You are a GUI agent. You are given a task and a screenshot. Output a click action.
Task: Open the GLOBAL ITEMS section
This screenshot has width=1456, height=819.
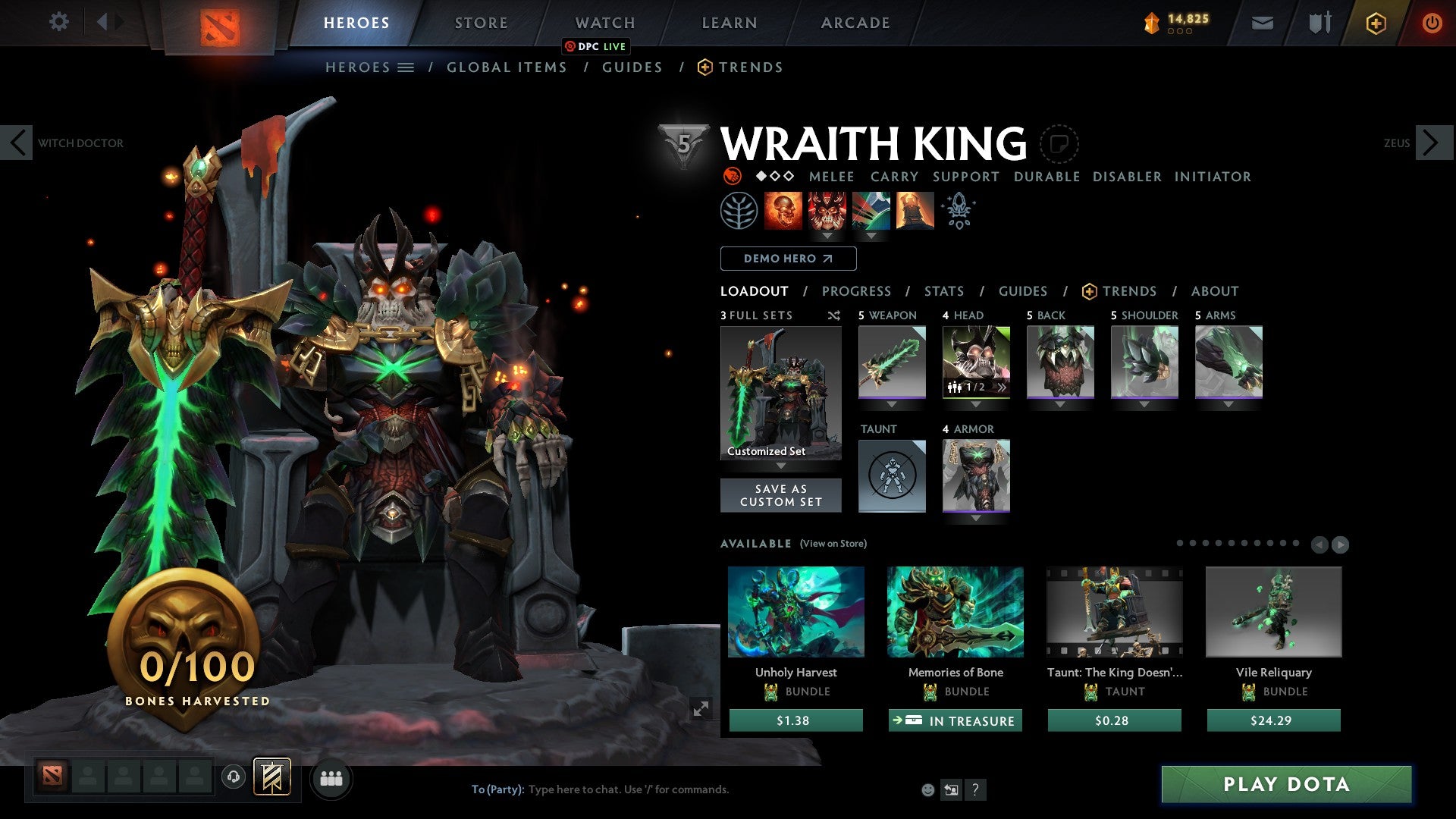tap(507, 67)
